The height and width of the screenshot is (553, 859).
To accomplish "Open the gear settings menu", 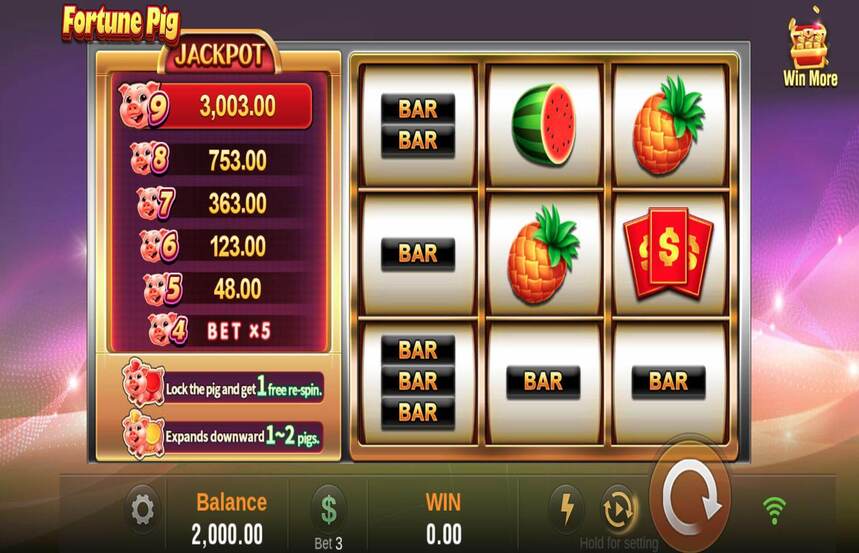I will [x=143, y=510].
